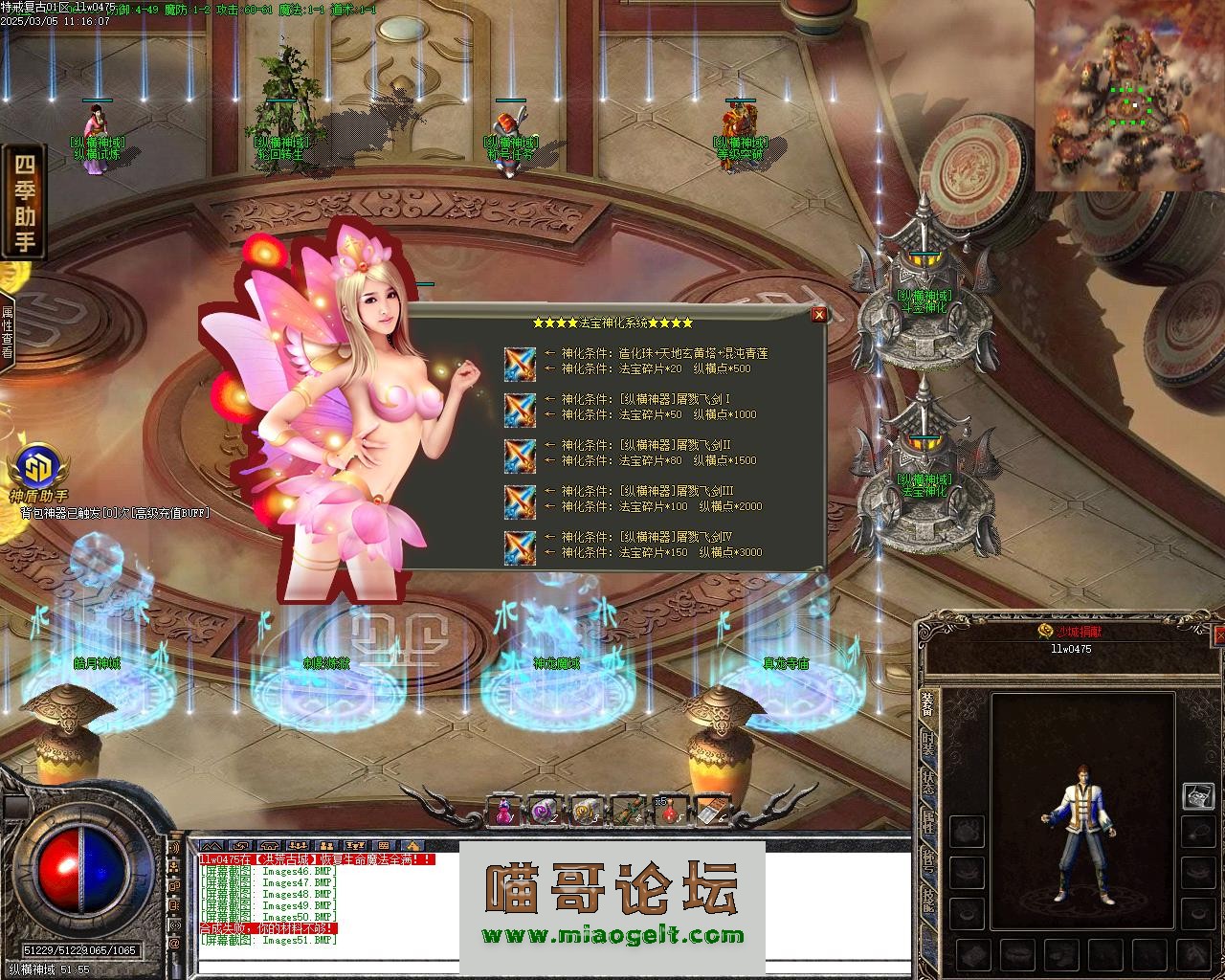Screen dimensions: 1225x980
Task: Switch to the 状态 tab in character panel
Action: pyautogui.click(x=927, y=782)
